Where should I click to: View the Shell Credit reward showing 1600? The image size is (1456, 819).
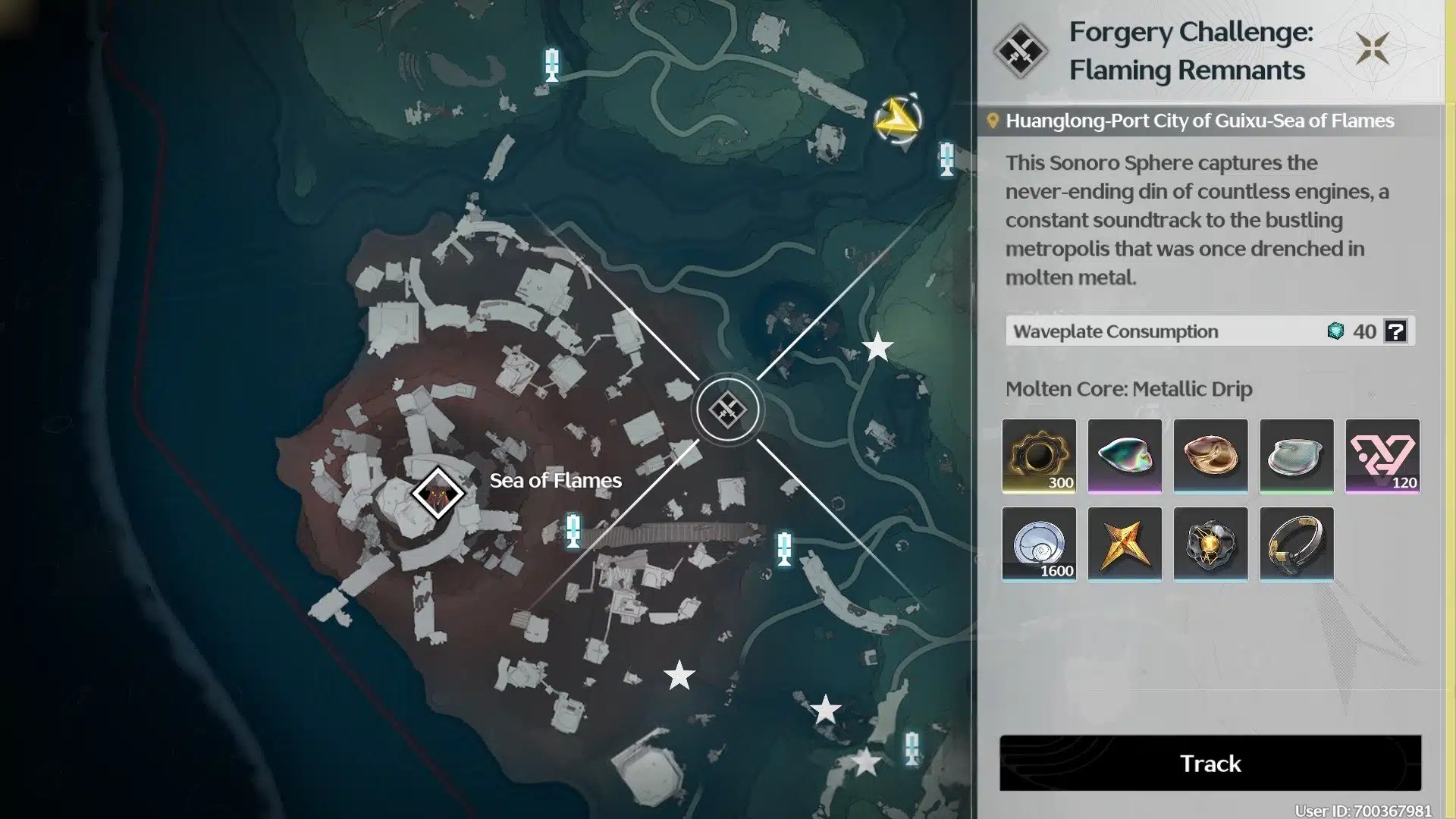click(x=1038, y=544)
